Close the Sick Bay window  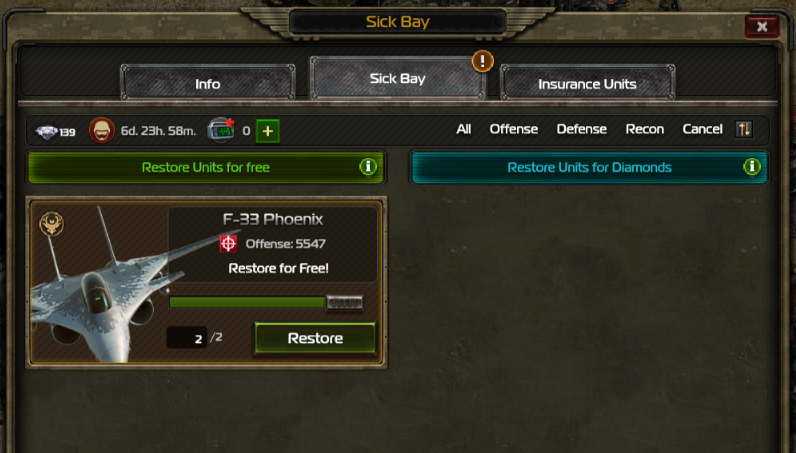(762, 27)
